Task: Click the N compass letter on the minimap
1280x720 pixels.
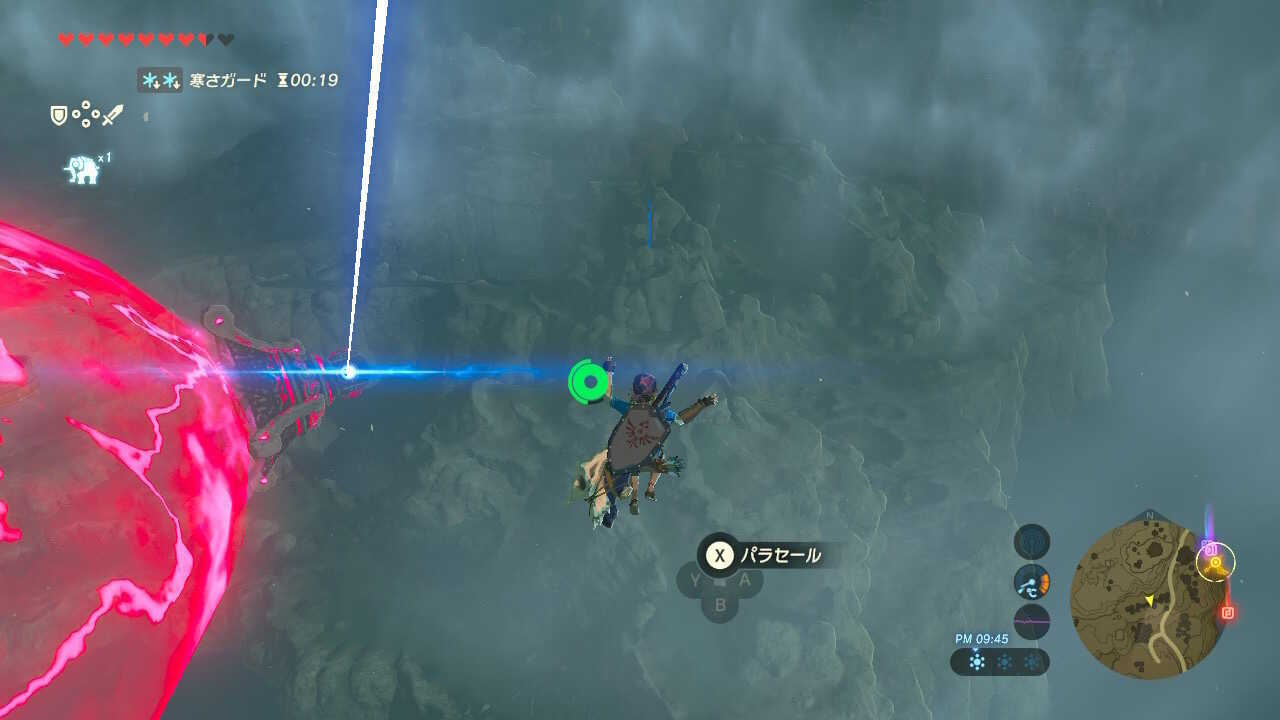Action: [1150, 515]
